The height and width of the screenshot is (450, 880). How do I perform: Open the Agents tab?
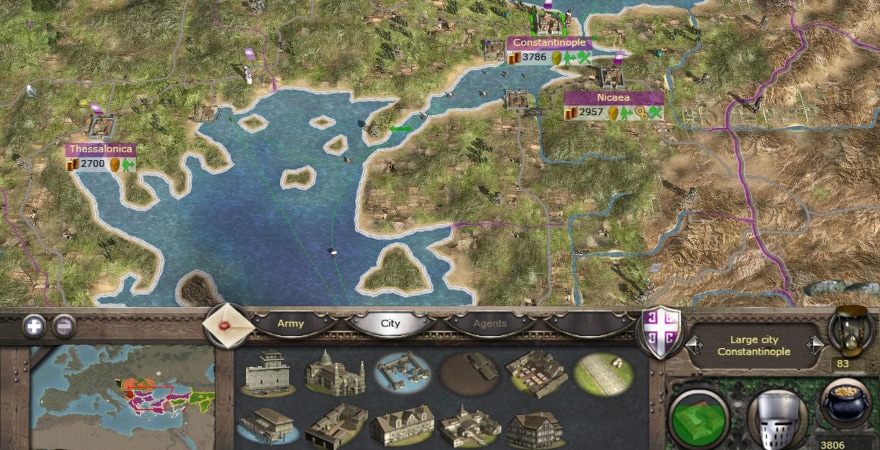pos(489,324)
